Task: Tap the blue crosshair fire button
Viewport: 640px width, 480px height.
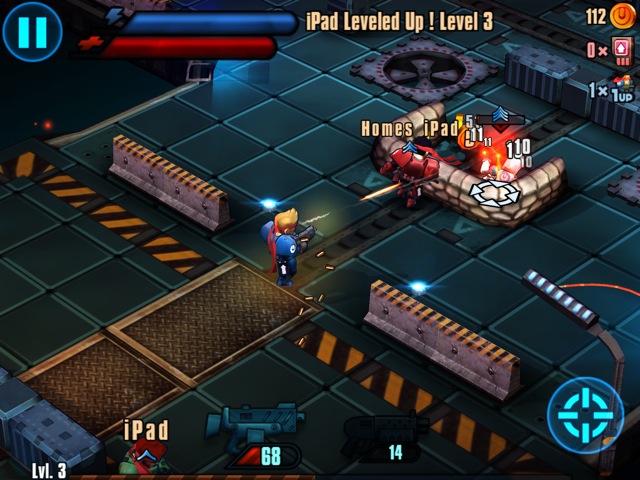Action: pos(585,414)
